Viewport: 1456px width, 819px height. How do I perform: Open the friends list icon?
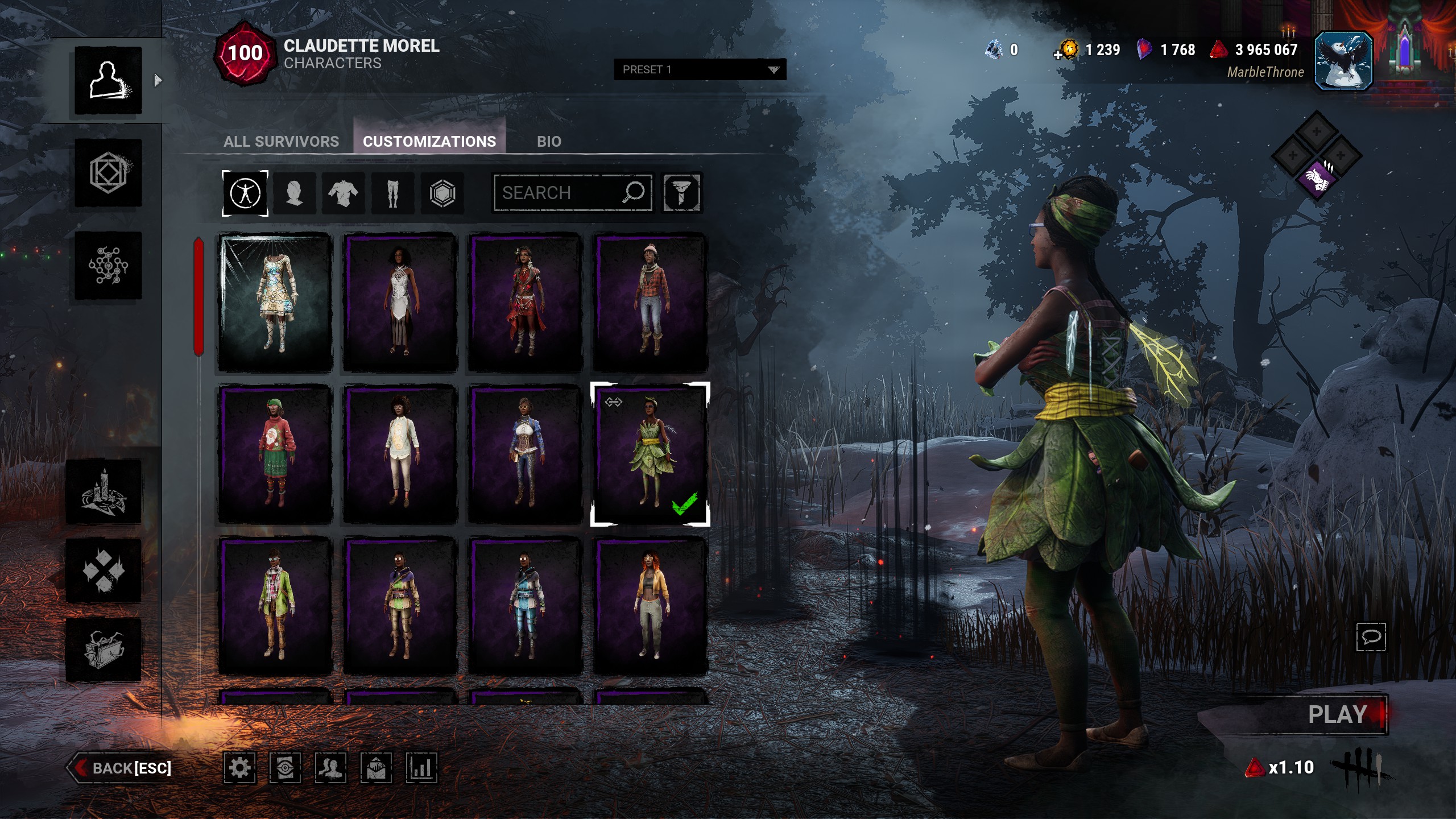pos(330,768)
